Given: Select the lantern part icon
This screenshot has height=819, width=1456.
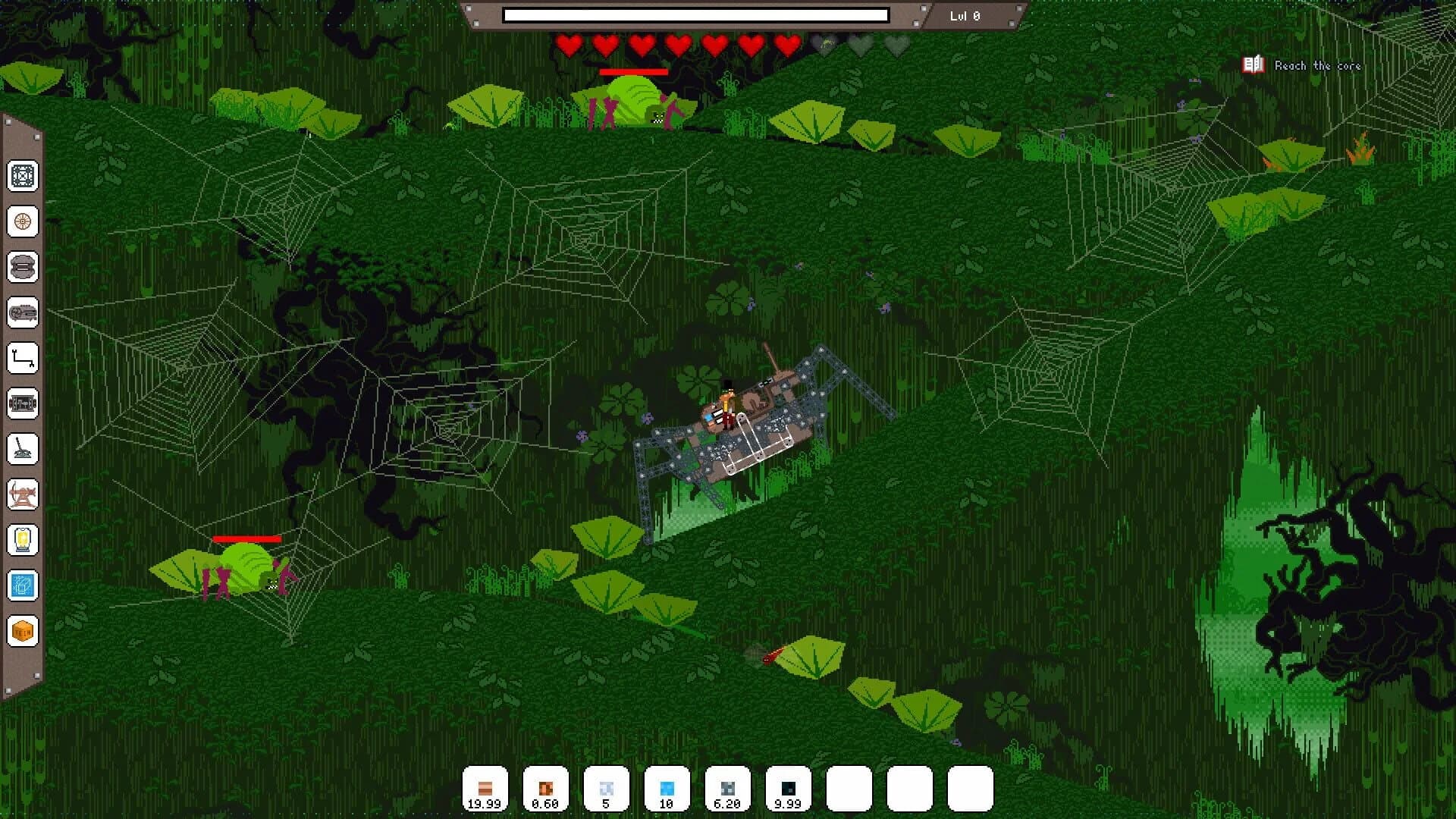Looking at the screenshot, I should 24,540.
